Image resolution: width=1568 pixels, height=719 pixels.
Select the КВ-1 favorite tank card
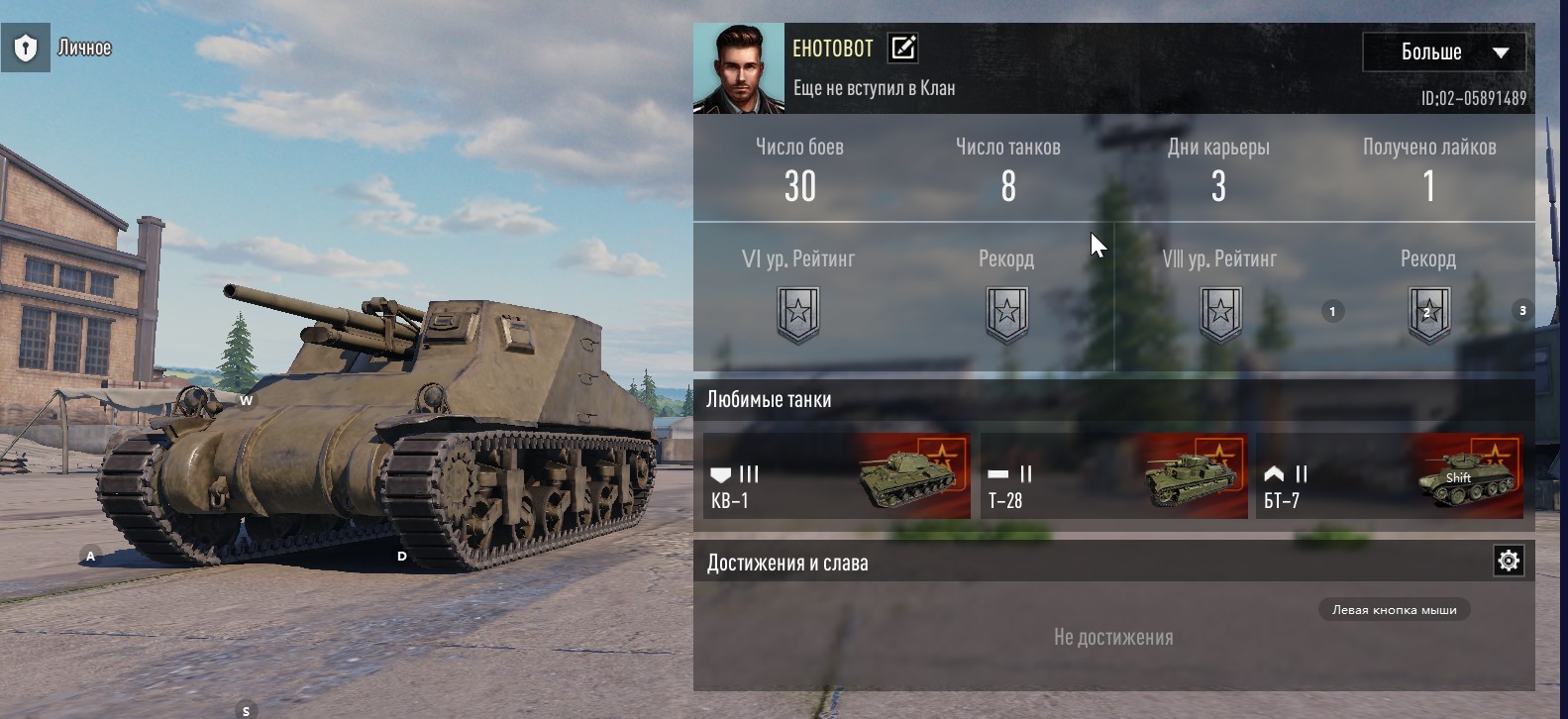[x=836, y=476]
